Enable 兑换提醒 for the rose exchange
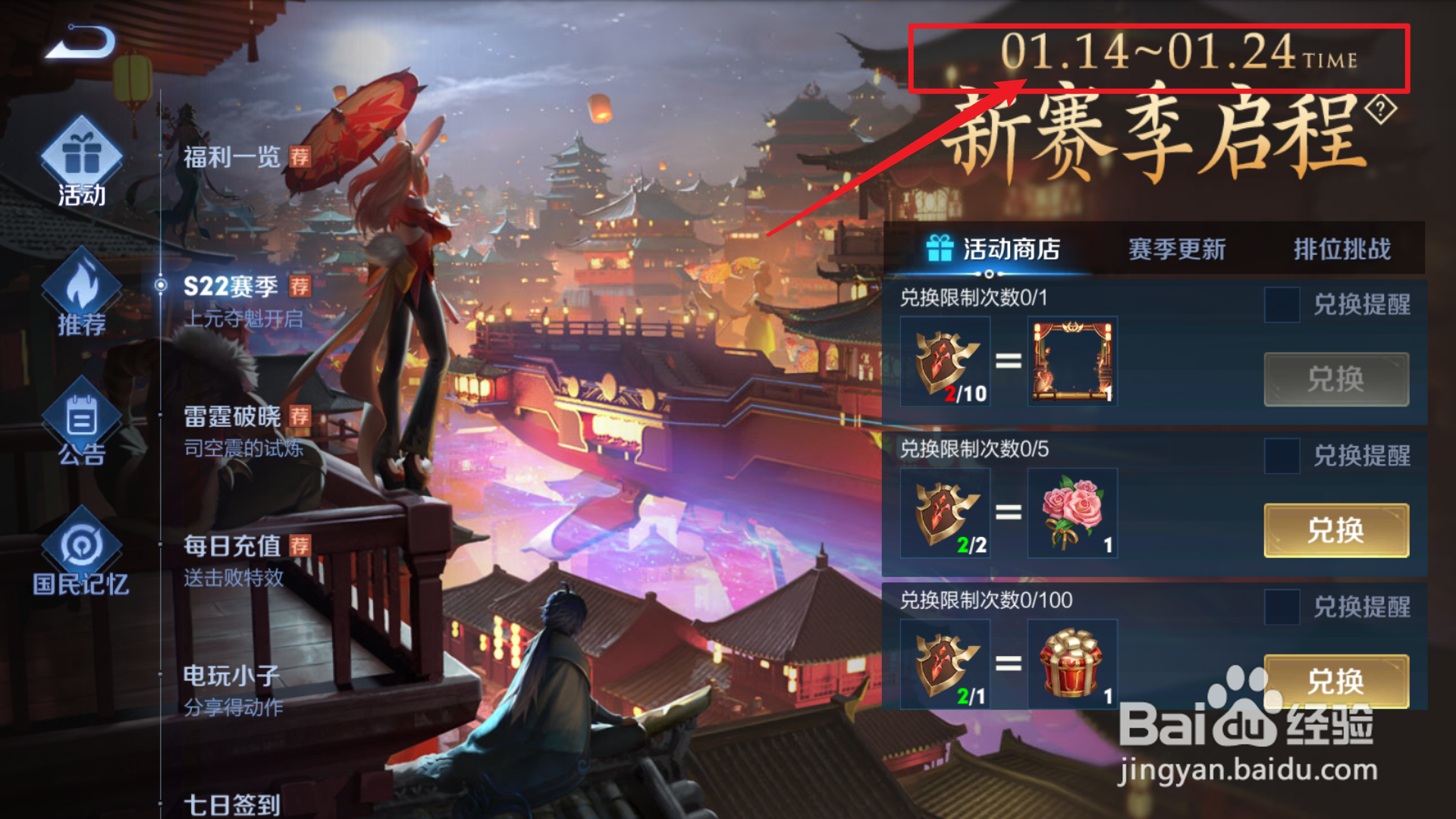 1282,455
